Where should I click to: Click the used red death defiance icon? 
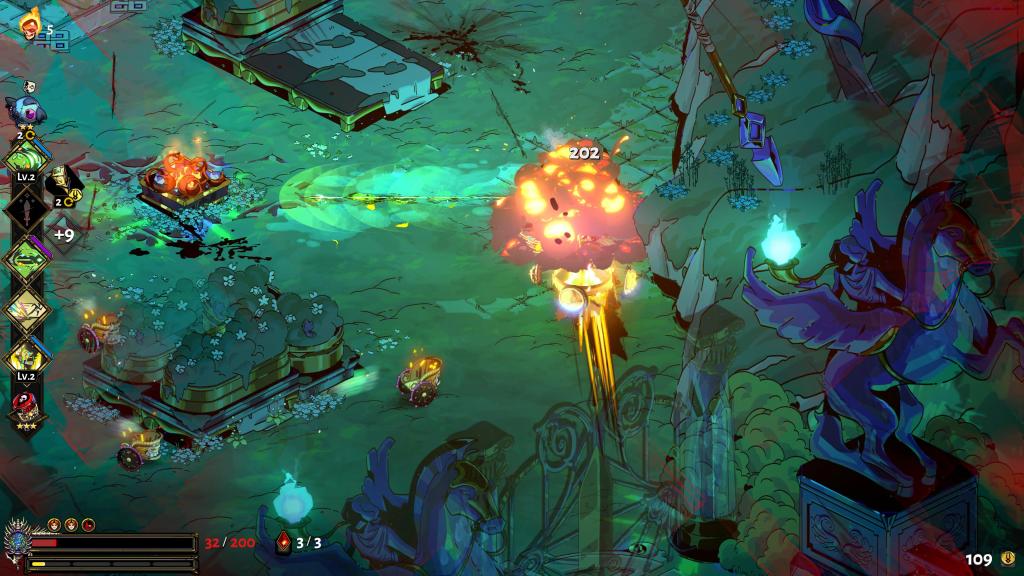[88, 524]
